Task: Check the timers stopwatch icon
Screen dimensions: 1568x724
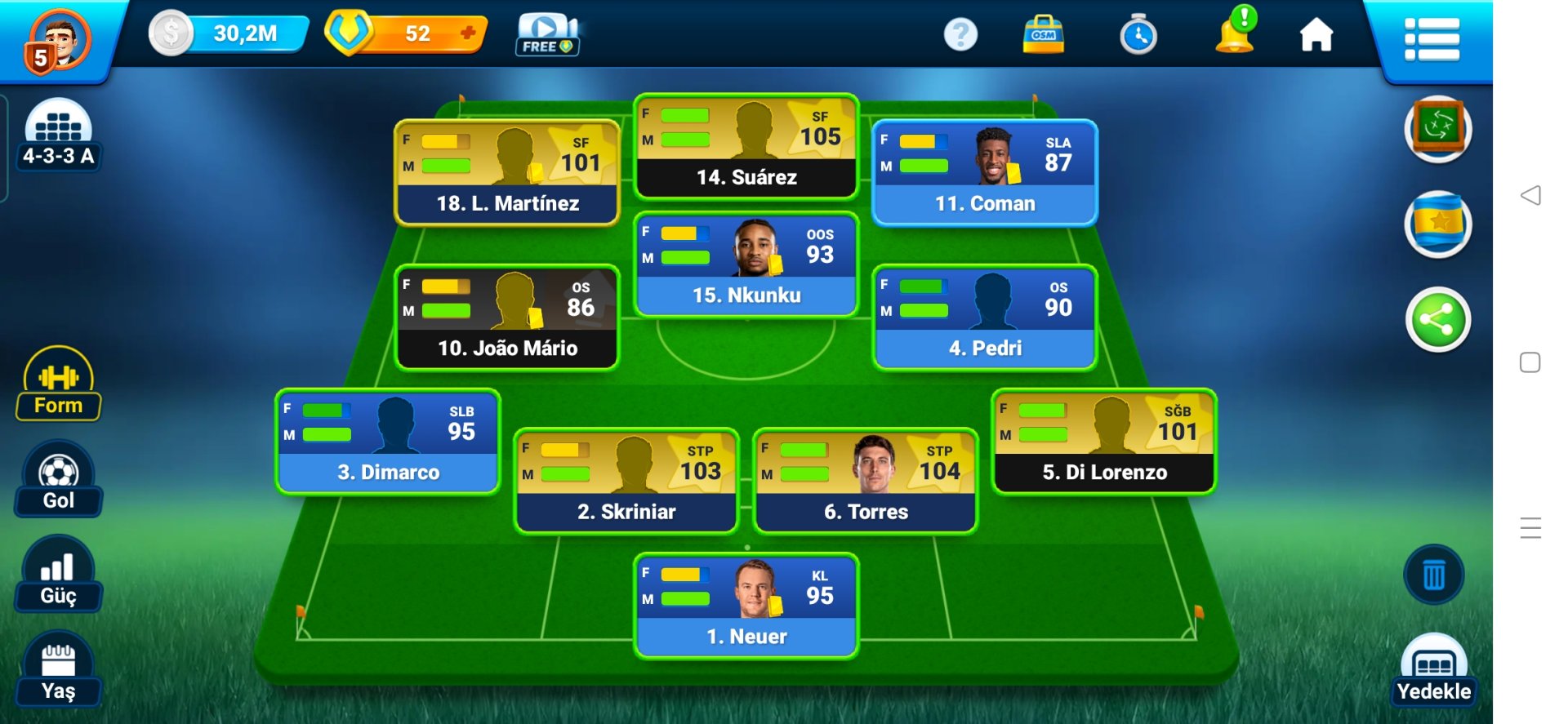Action: (x=1138, y=35)
